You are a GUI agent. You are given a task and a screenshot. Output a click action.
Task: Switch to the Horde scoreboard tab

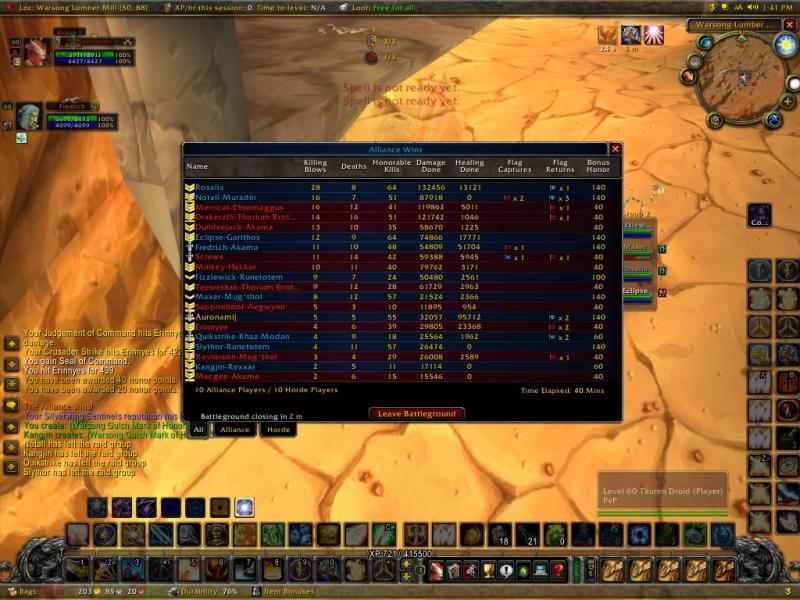(277, 429)
